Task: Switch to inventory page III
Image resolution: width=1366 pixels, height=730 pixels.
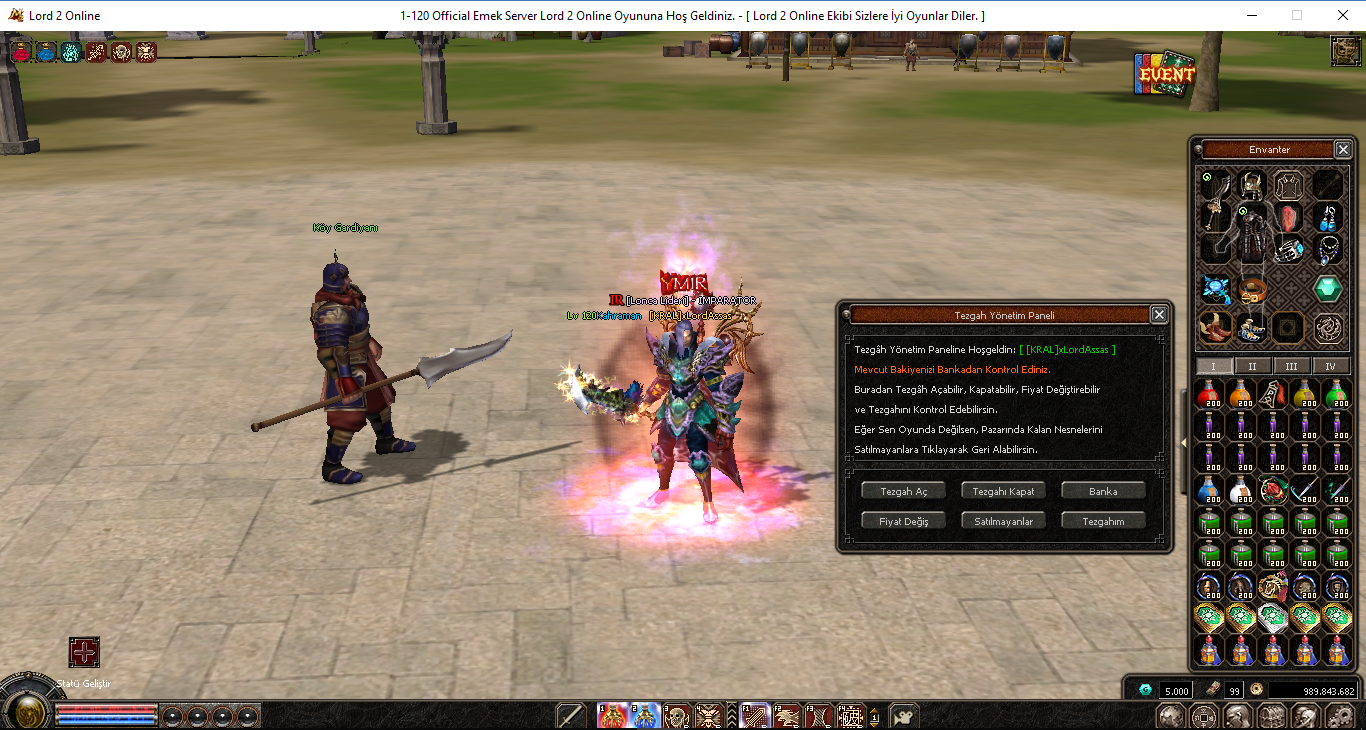Action: pos(1292,366)
